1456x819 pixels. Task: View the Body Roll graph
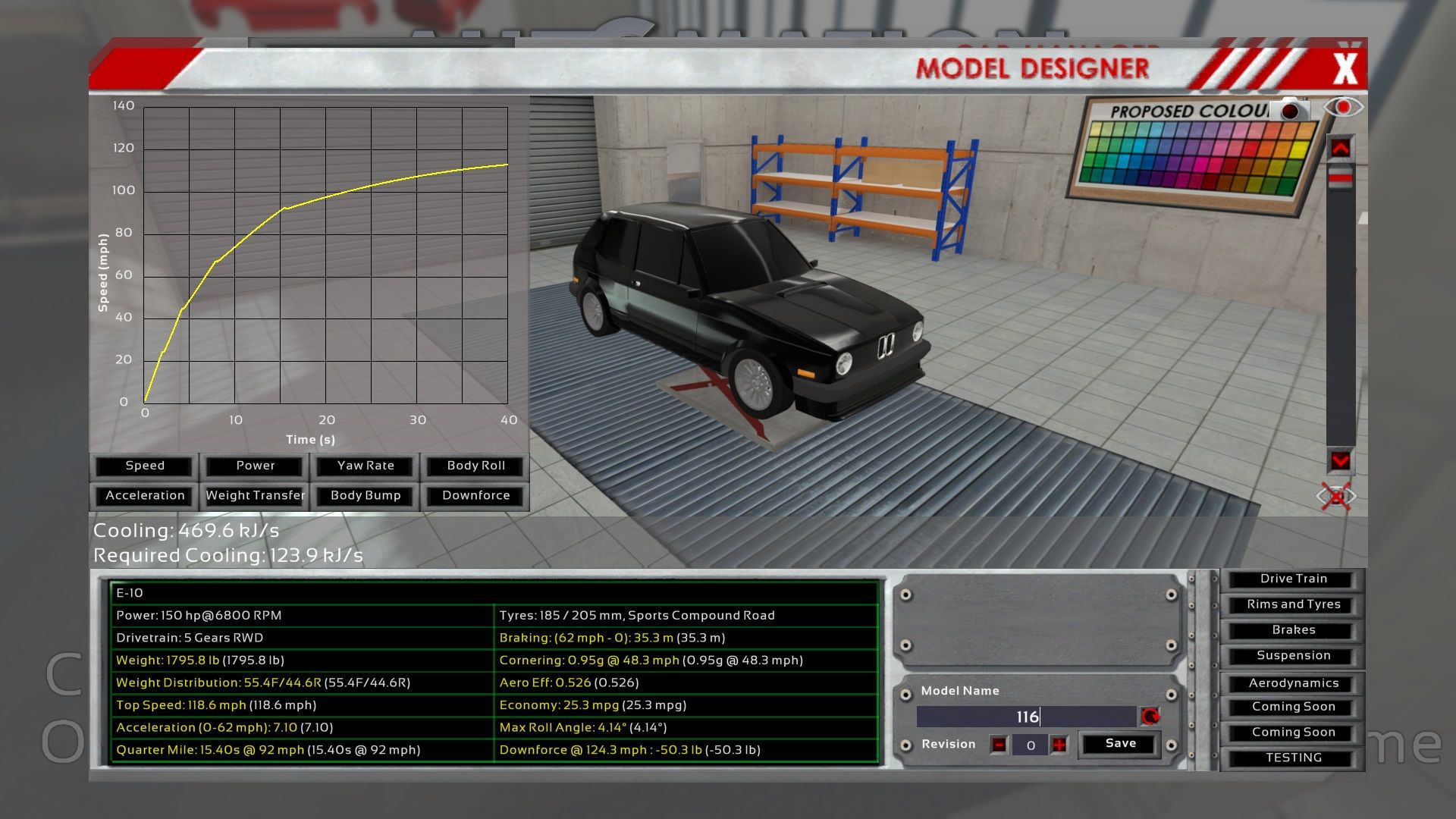(x=475, y=466)
